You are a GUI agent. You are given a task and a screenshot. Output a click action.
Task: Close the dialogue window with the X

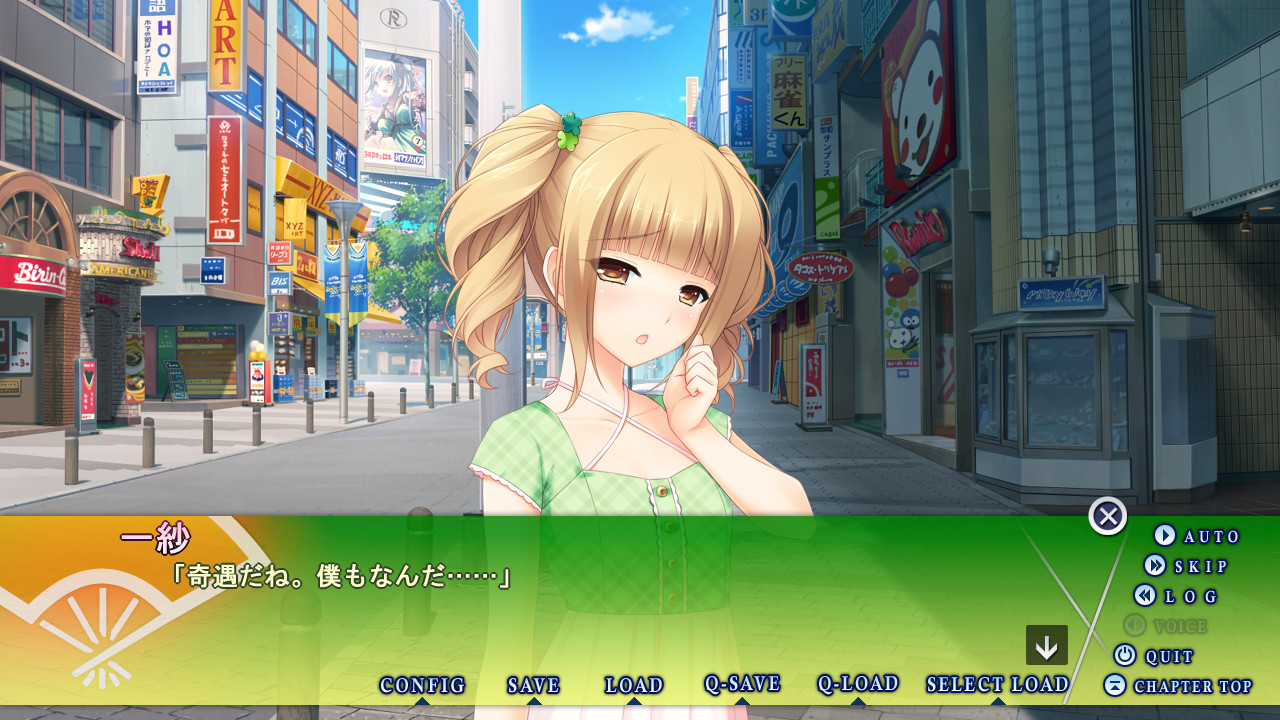(x=1108, y=516)
